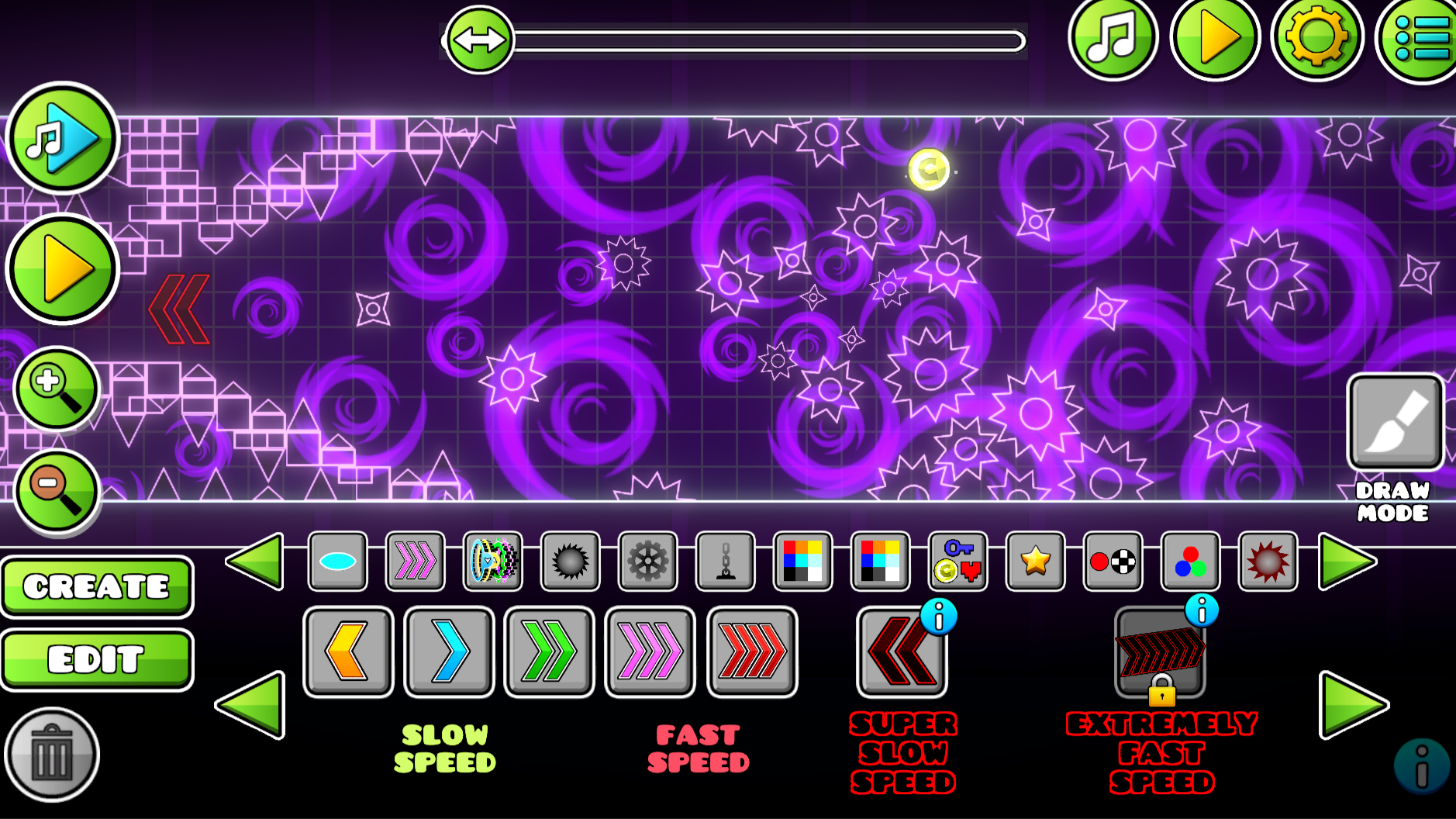
Task: Select the Slow Speed portal
Action: [x=450, y=650]
